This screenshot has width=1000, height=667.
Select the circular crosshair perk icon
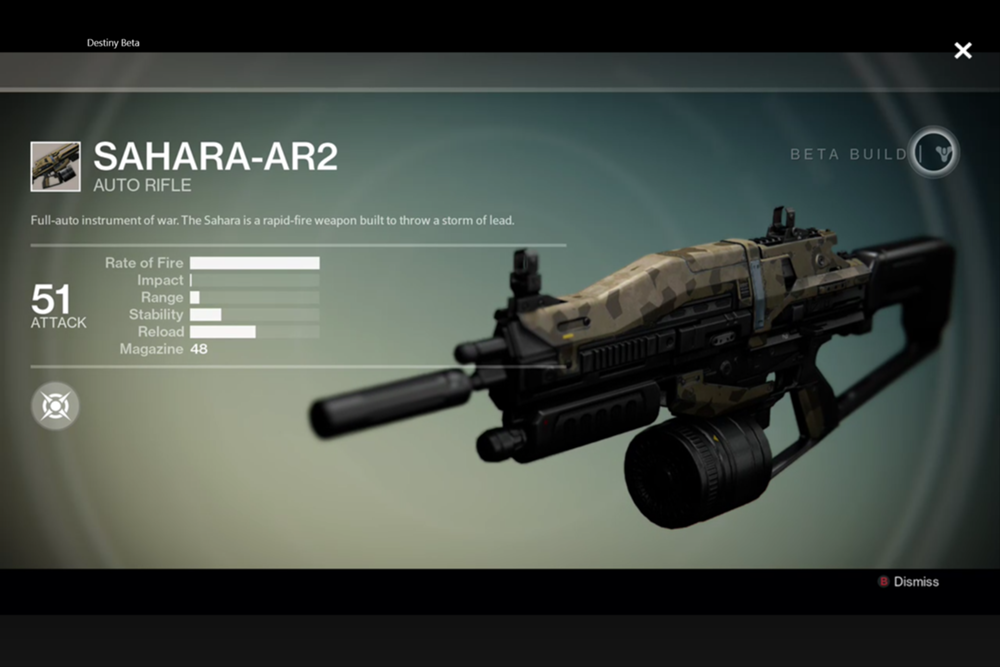[55, 407]
